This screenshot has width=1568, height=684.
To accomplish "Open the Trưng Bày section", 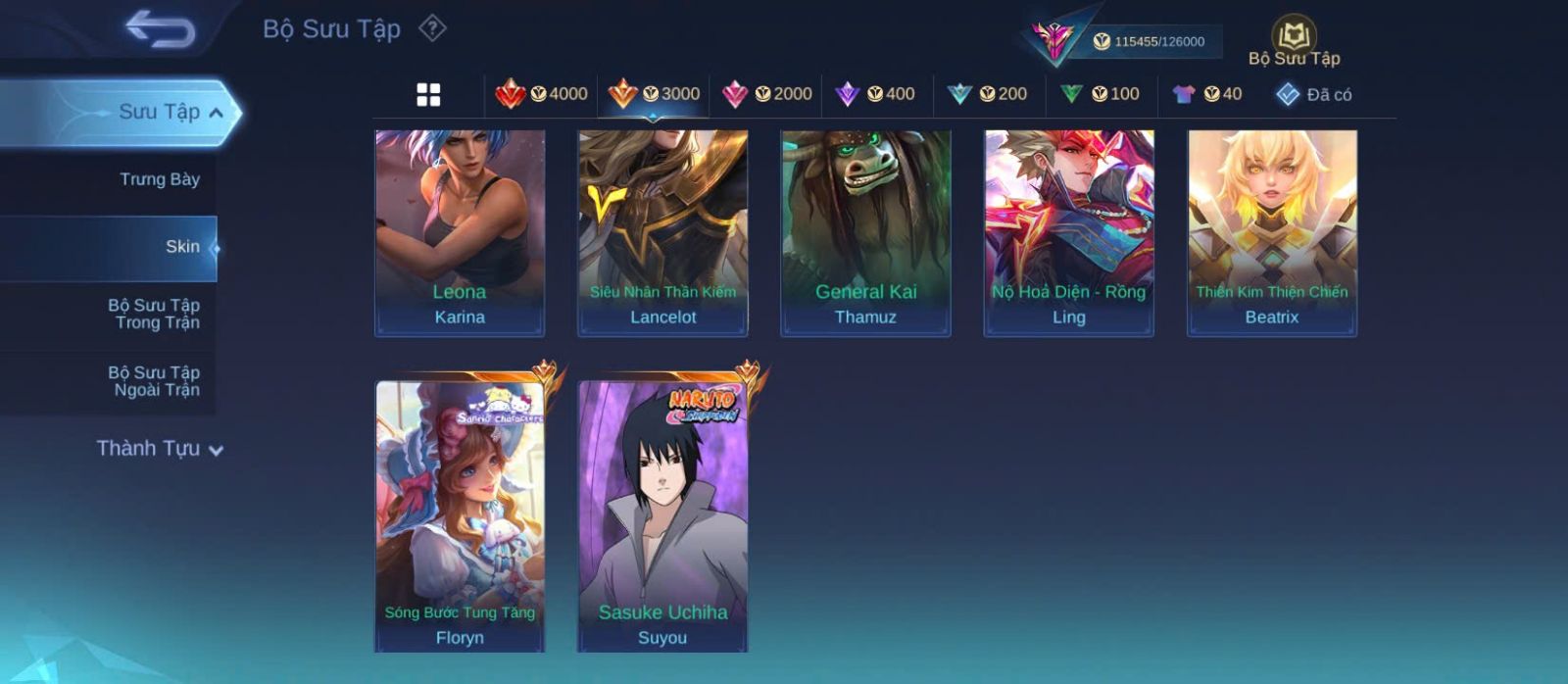I will 159,179.
